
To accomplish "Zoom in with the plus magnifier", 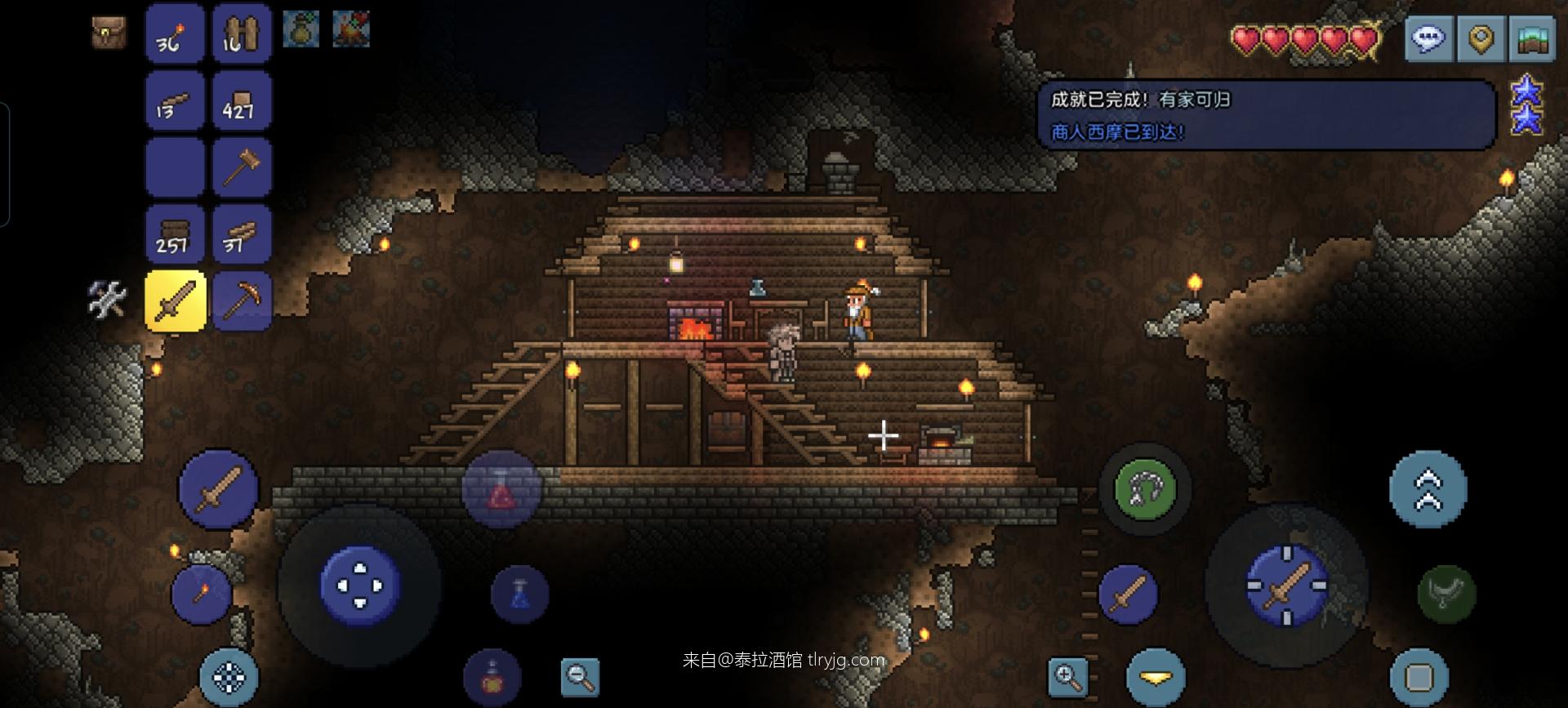I will coord(1068,676).
